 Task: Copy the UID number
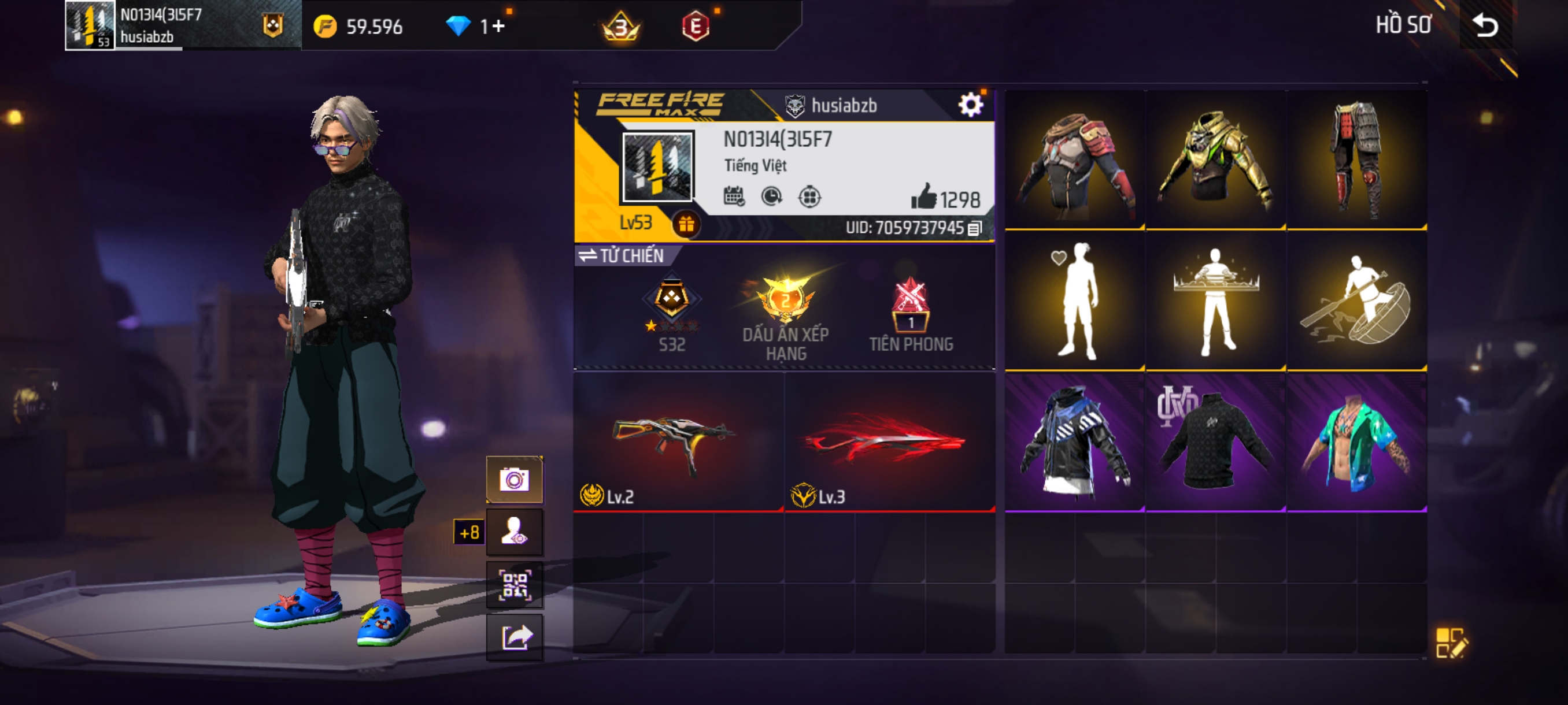(x=975, y=229)
